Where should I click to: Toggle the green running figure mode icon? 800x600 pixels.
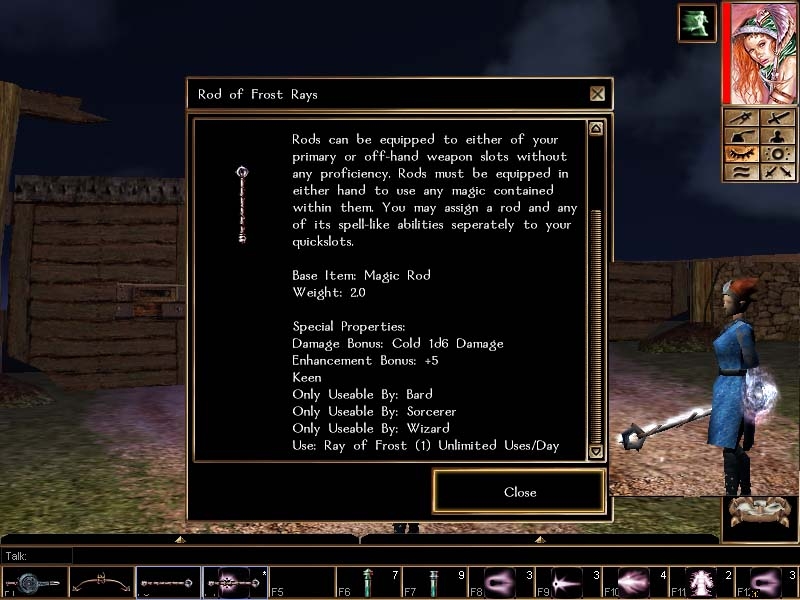(x=696, y=23)
